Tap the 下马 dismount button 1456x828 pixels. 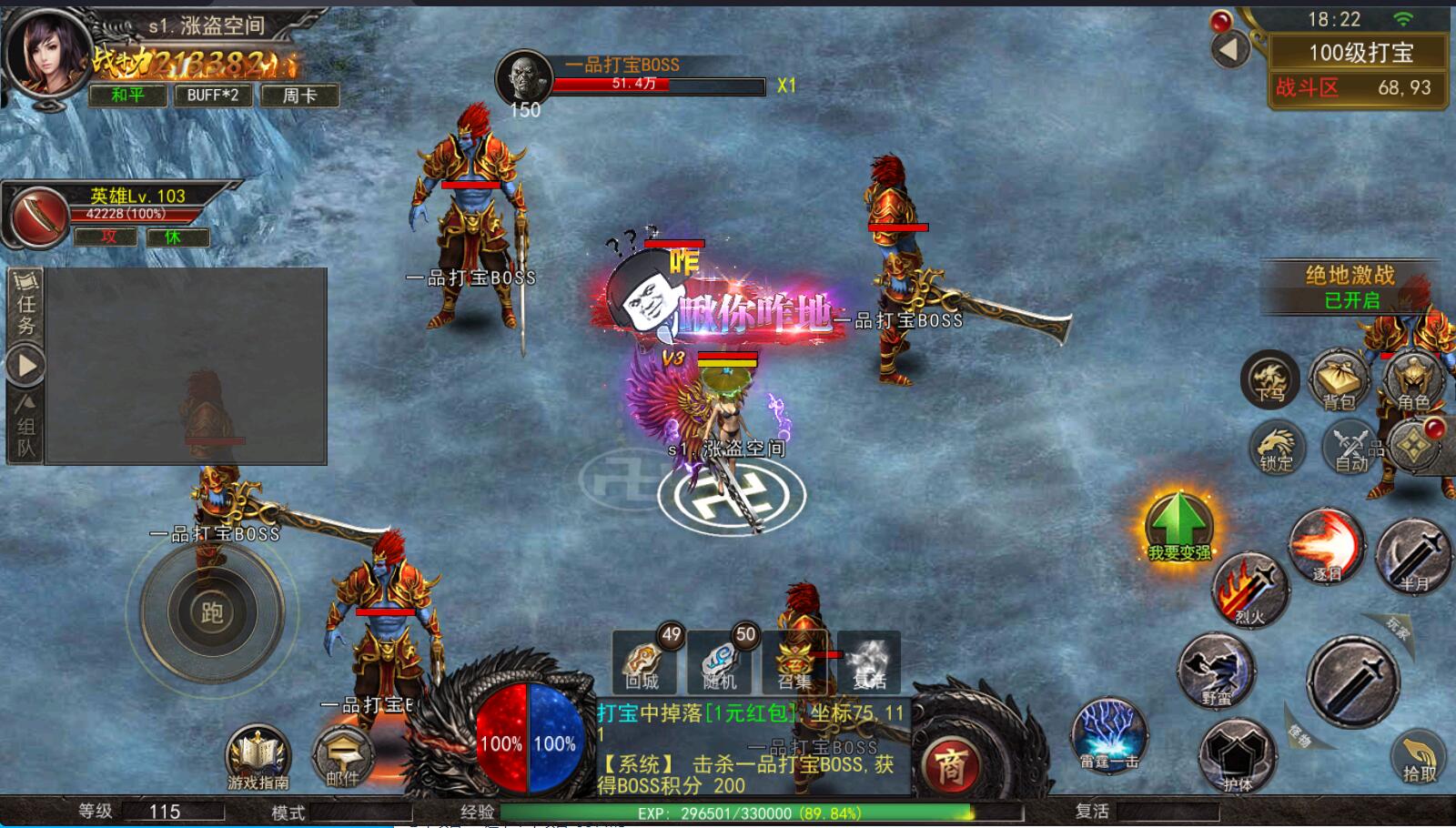(x=1270, y=379)
